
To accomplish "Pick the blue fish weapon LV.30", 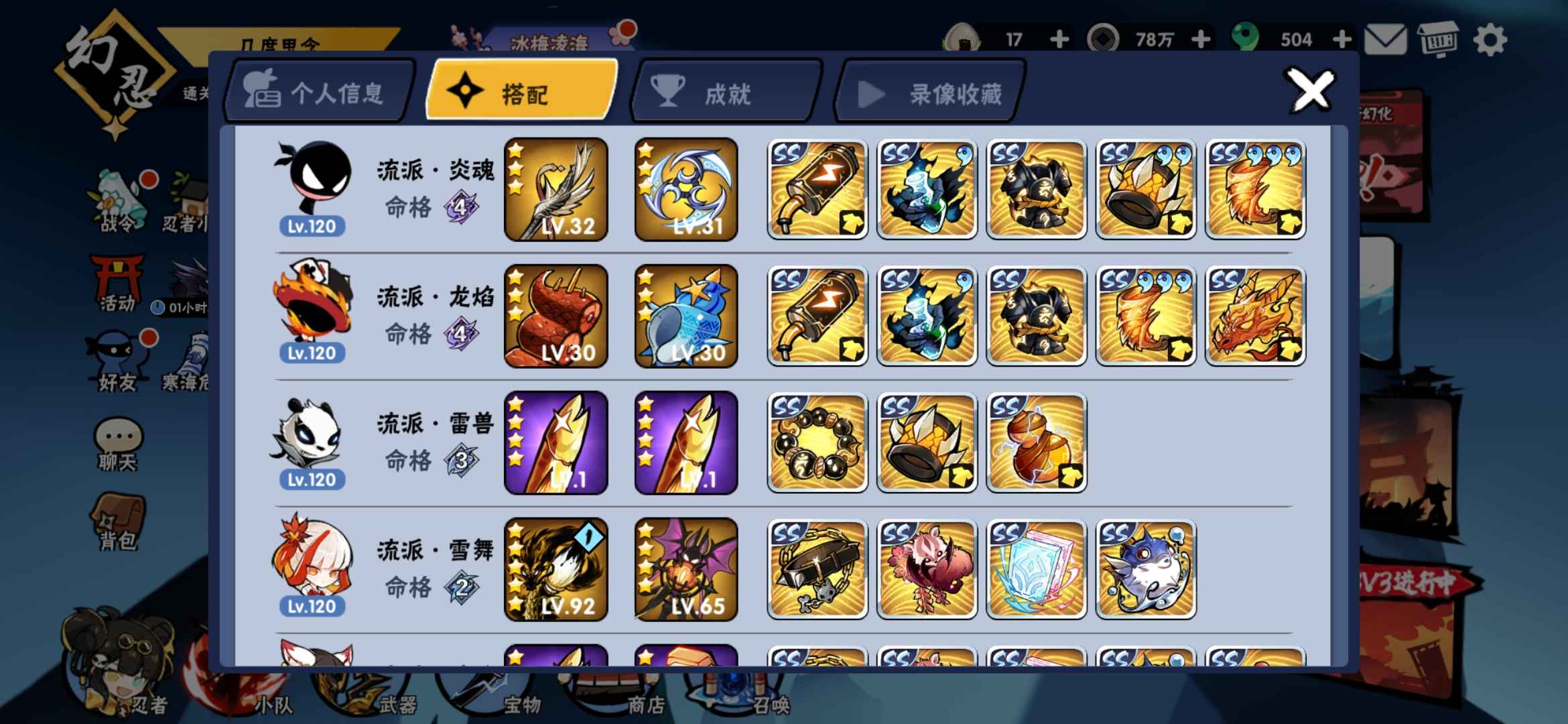I will coord(686,316).
